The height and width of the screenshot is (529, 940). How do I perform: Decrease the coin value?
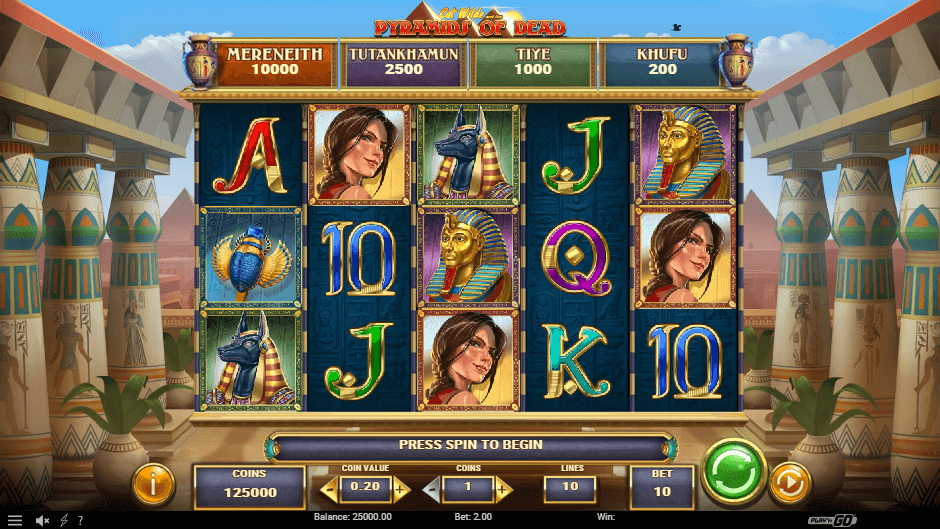(327, 489)
